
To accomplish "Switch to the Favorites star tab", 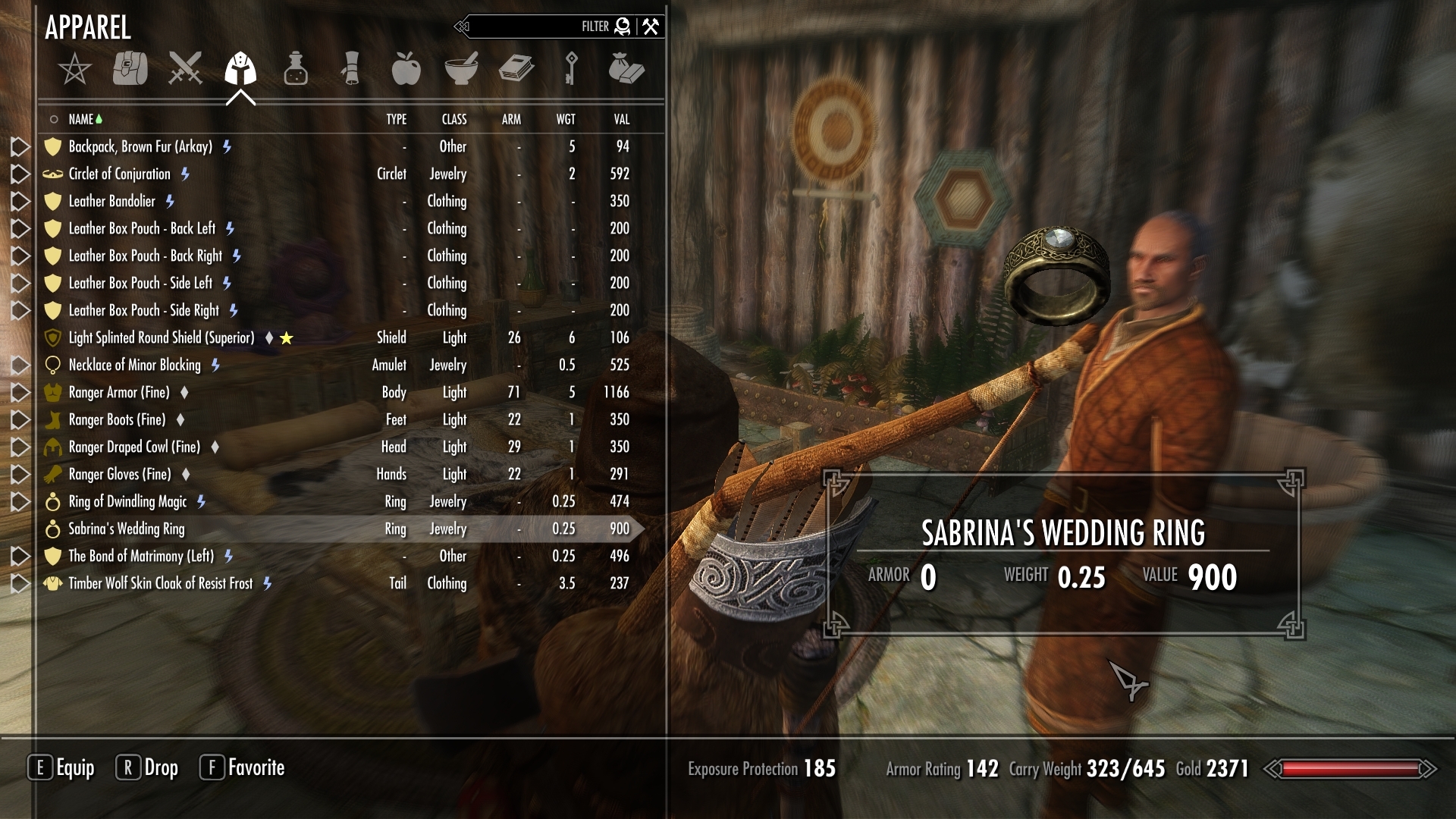I will tap(74, 70).
